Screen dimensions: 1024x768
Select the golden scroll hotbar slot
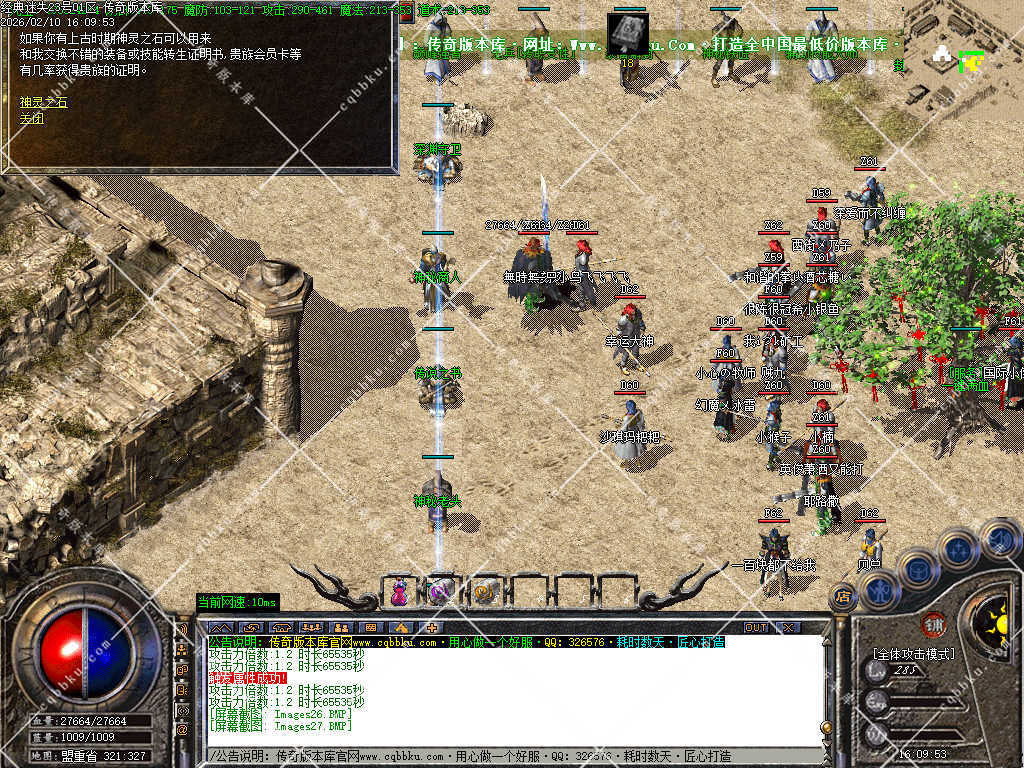coord(486,592)
